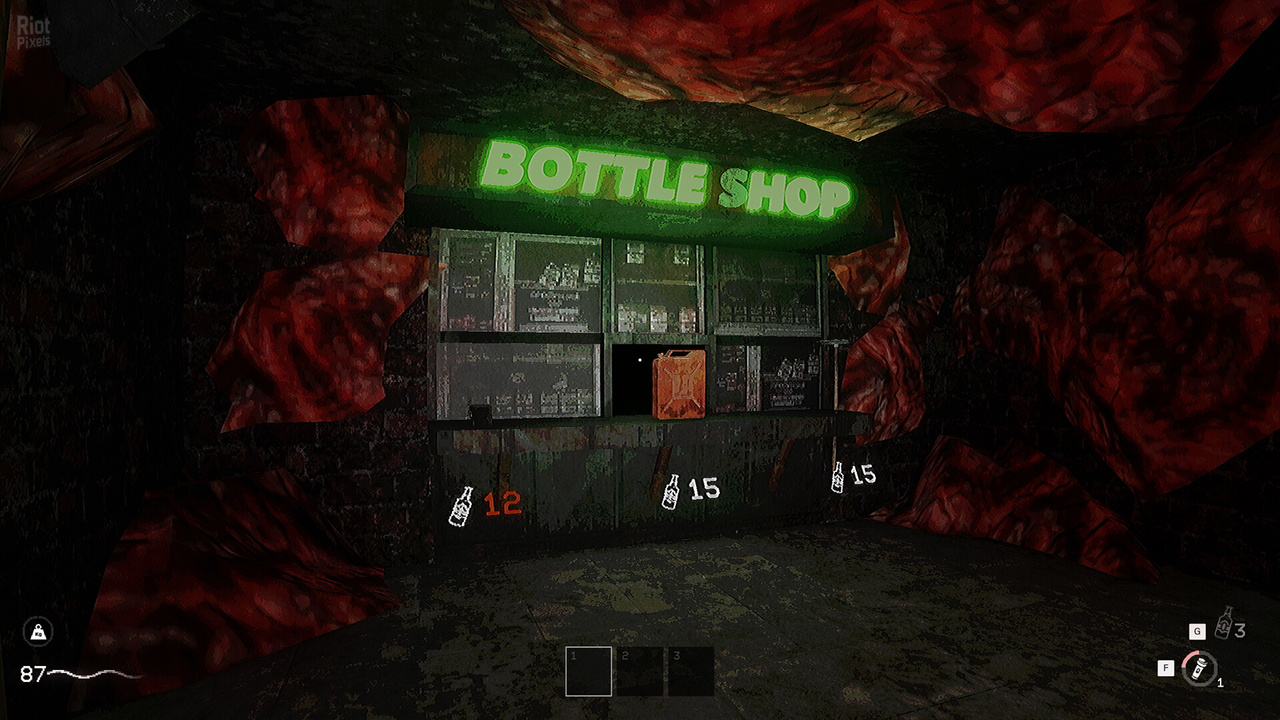Choose hotbar slot number 2
Screen dimensions: 1280x720
point(639,671)
